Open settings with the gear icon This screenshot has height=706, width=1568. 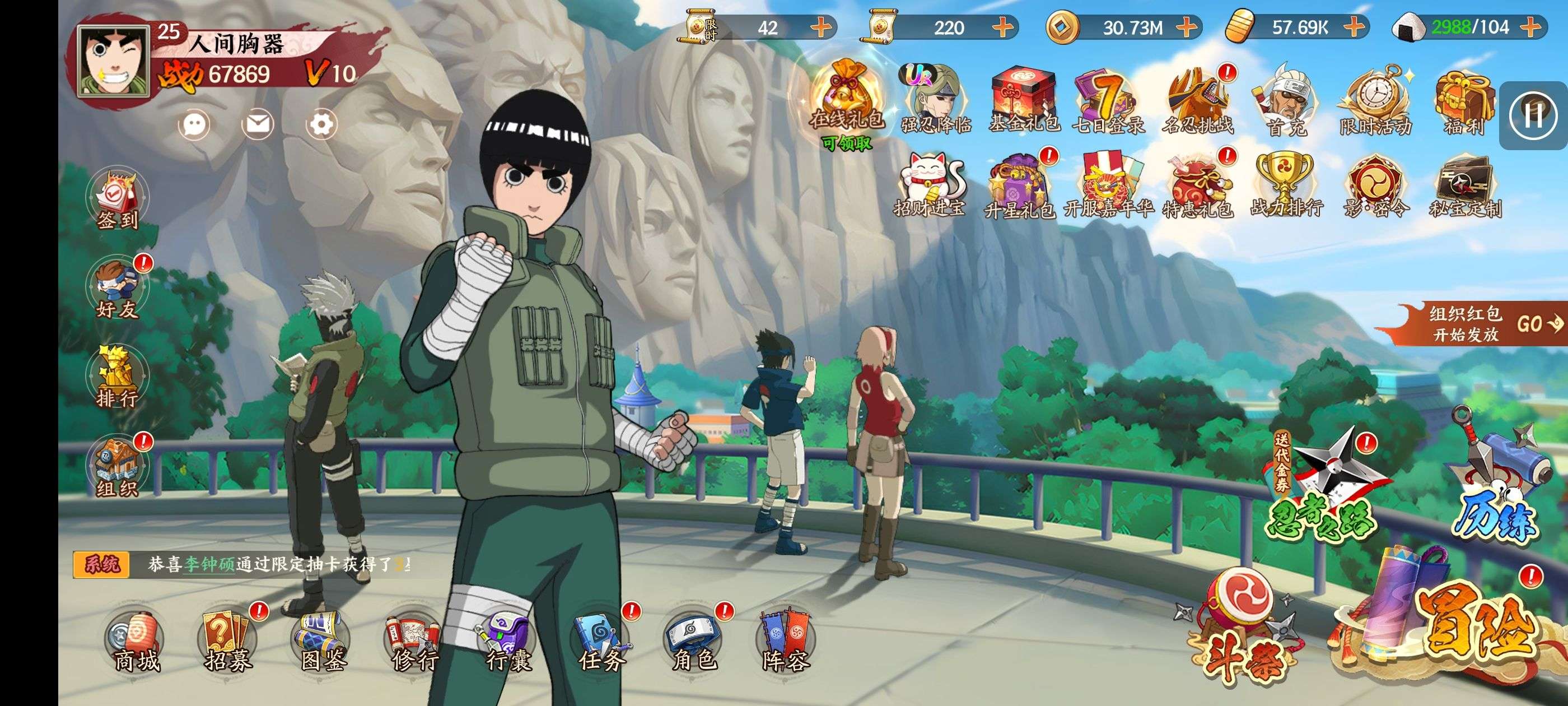click(x=321, y=125)
